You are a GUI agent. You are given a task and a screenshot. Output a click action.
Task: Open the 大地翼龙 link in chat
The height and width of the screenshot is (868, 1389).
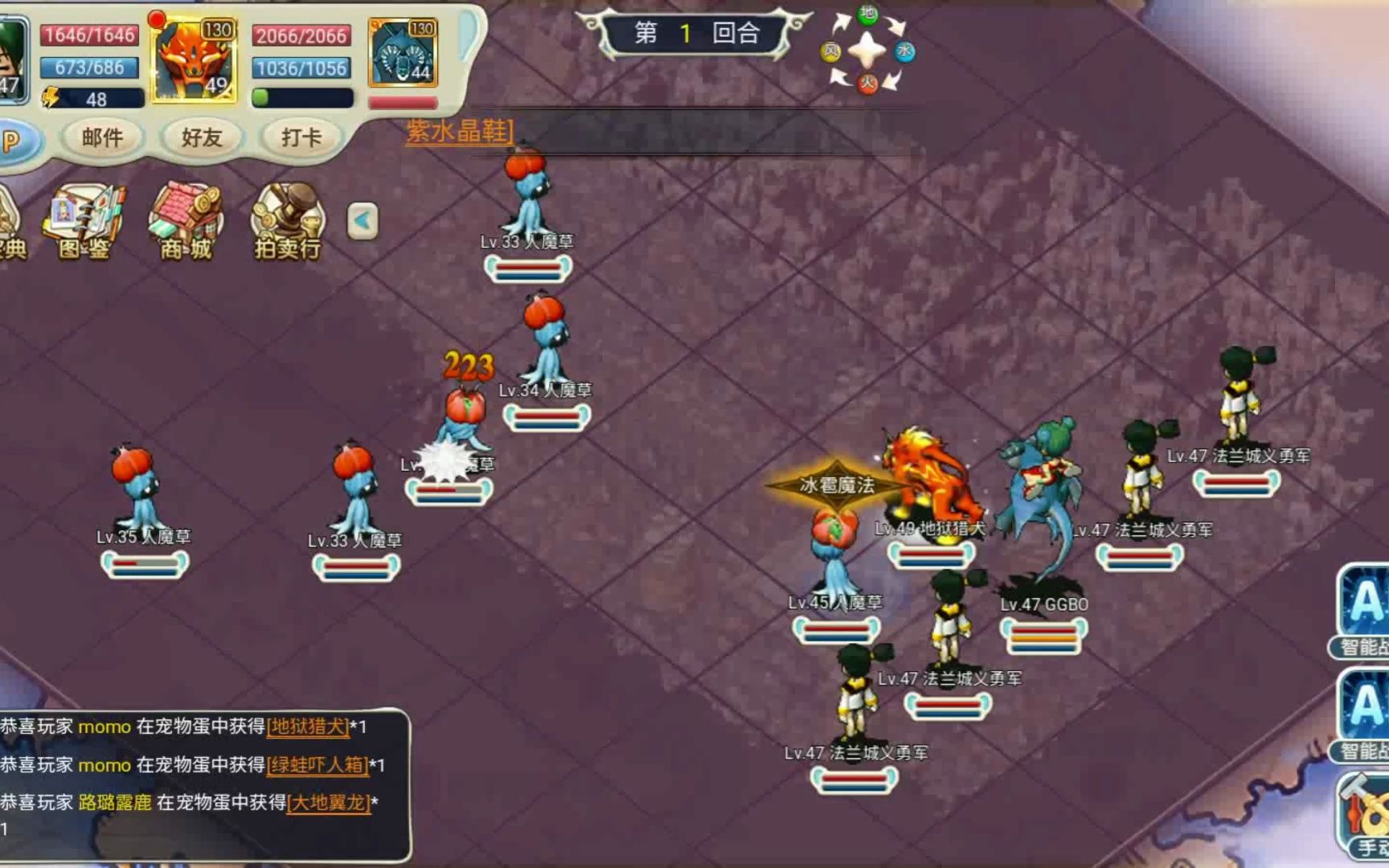coord(329,802)
